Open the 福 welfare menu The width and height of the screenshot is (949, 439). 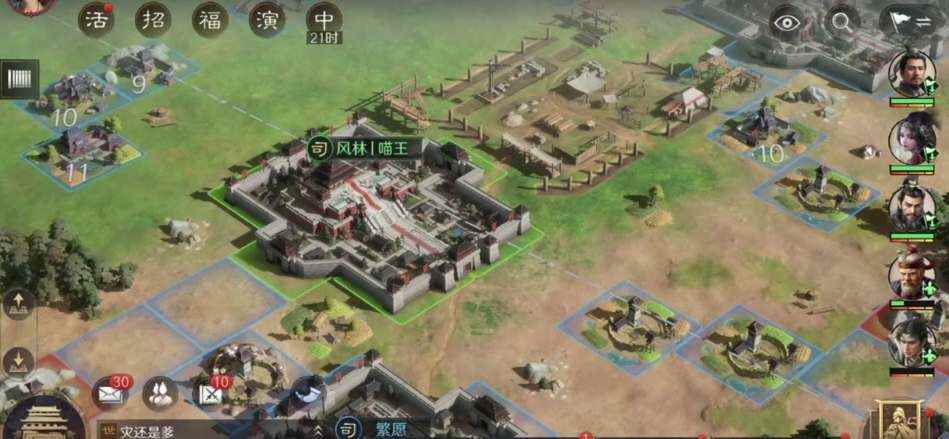210,21
